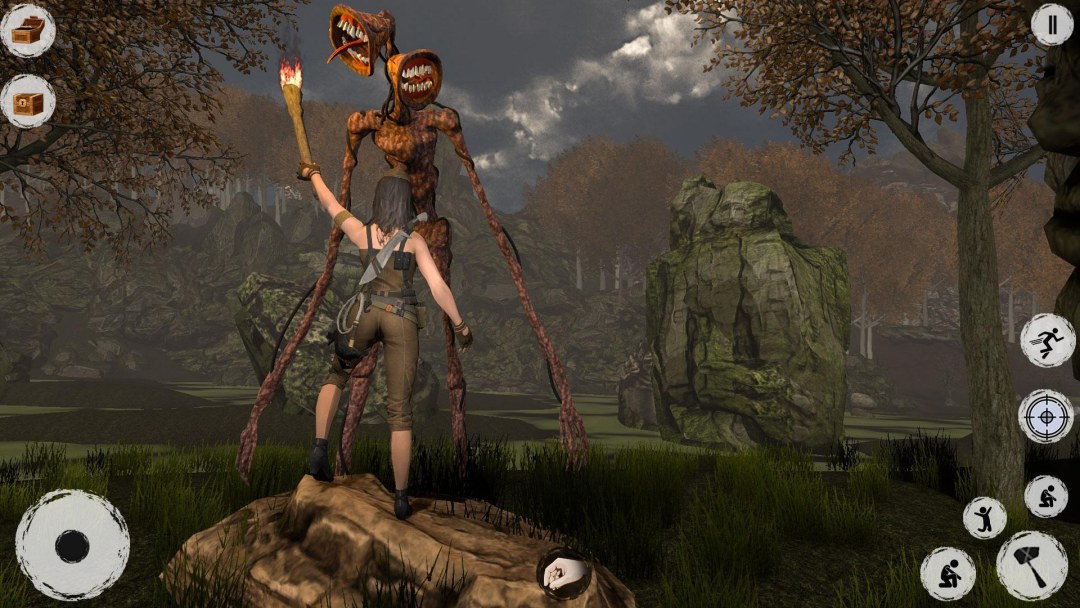Attack with the hammer button
Screen dimensions: 1080x608
(1031, 565)
